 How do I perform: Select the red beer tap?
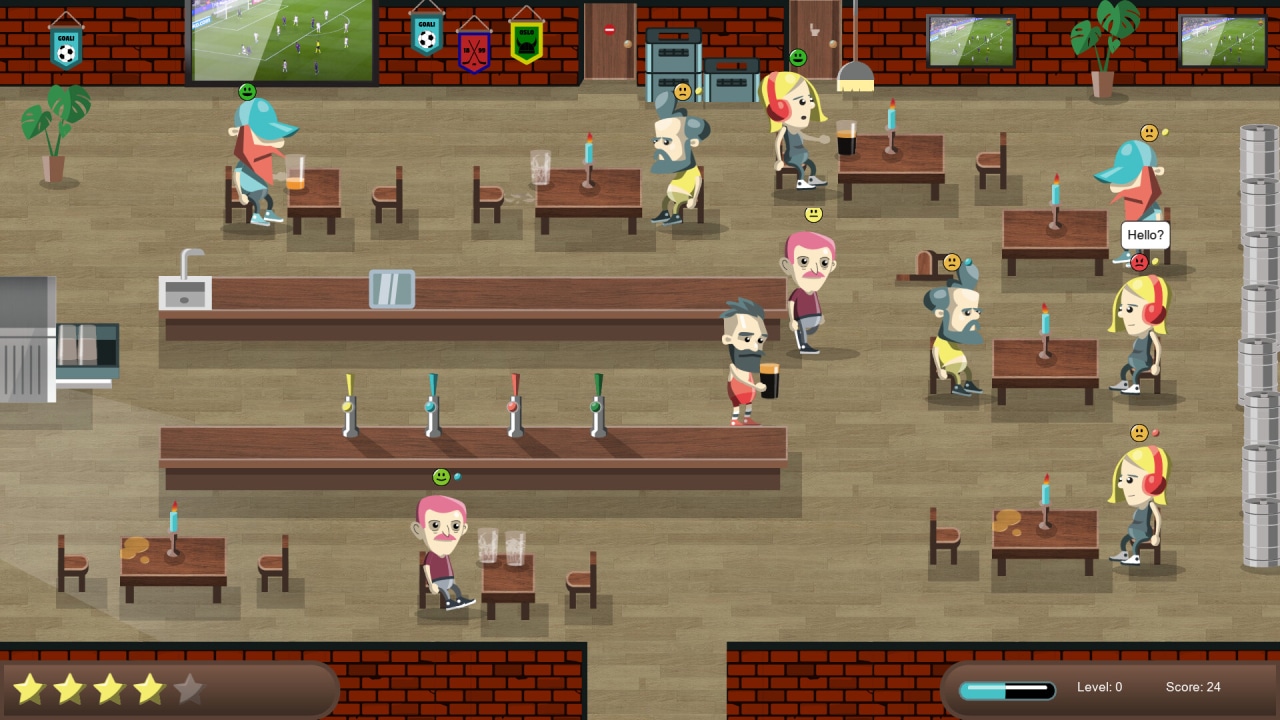click(512, 405)
